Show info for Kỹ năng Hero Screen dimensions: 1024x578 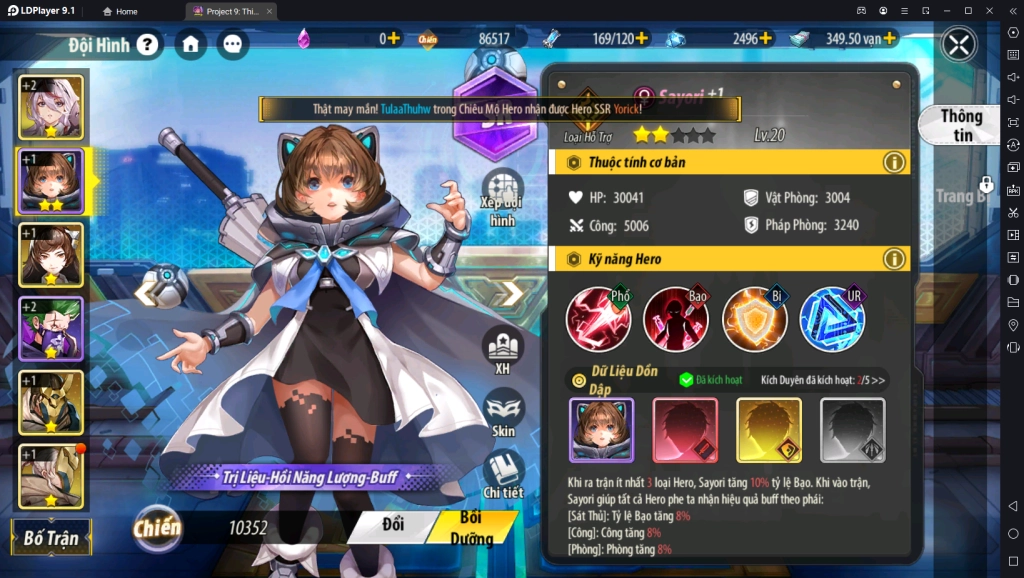(893, 259)
